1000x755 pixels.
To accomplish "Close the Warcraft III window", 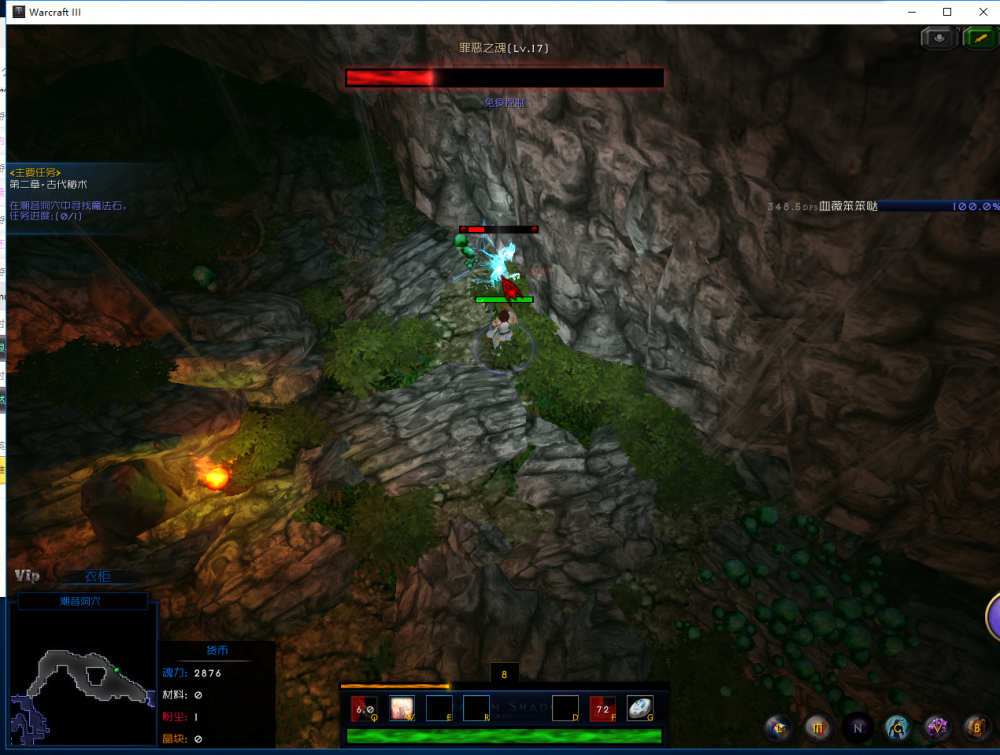I will (x=983, y=11).
